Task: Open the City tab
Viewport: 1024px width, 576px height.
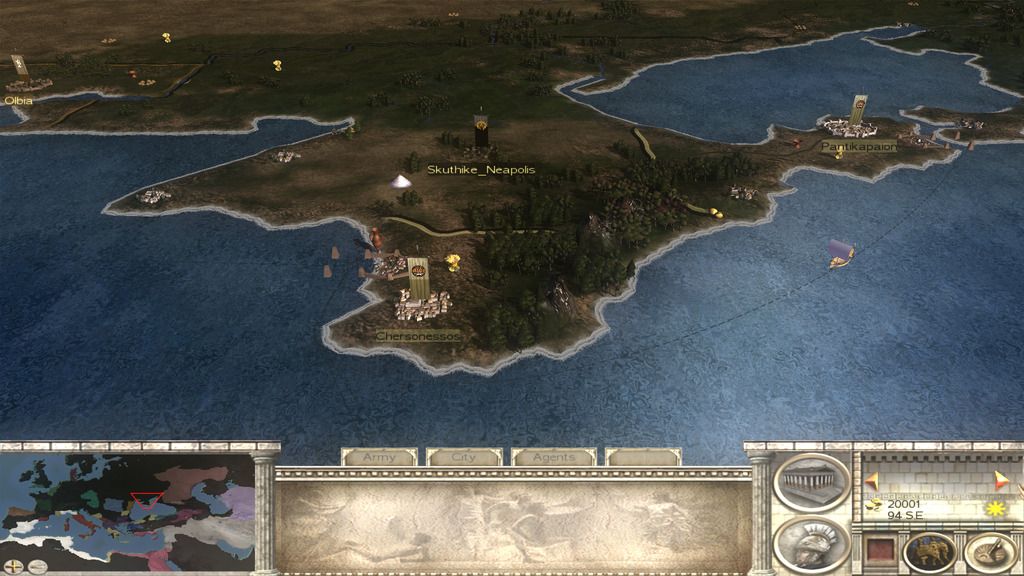Action: [x=464, y=457]
